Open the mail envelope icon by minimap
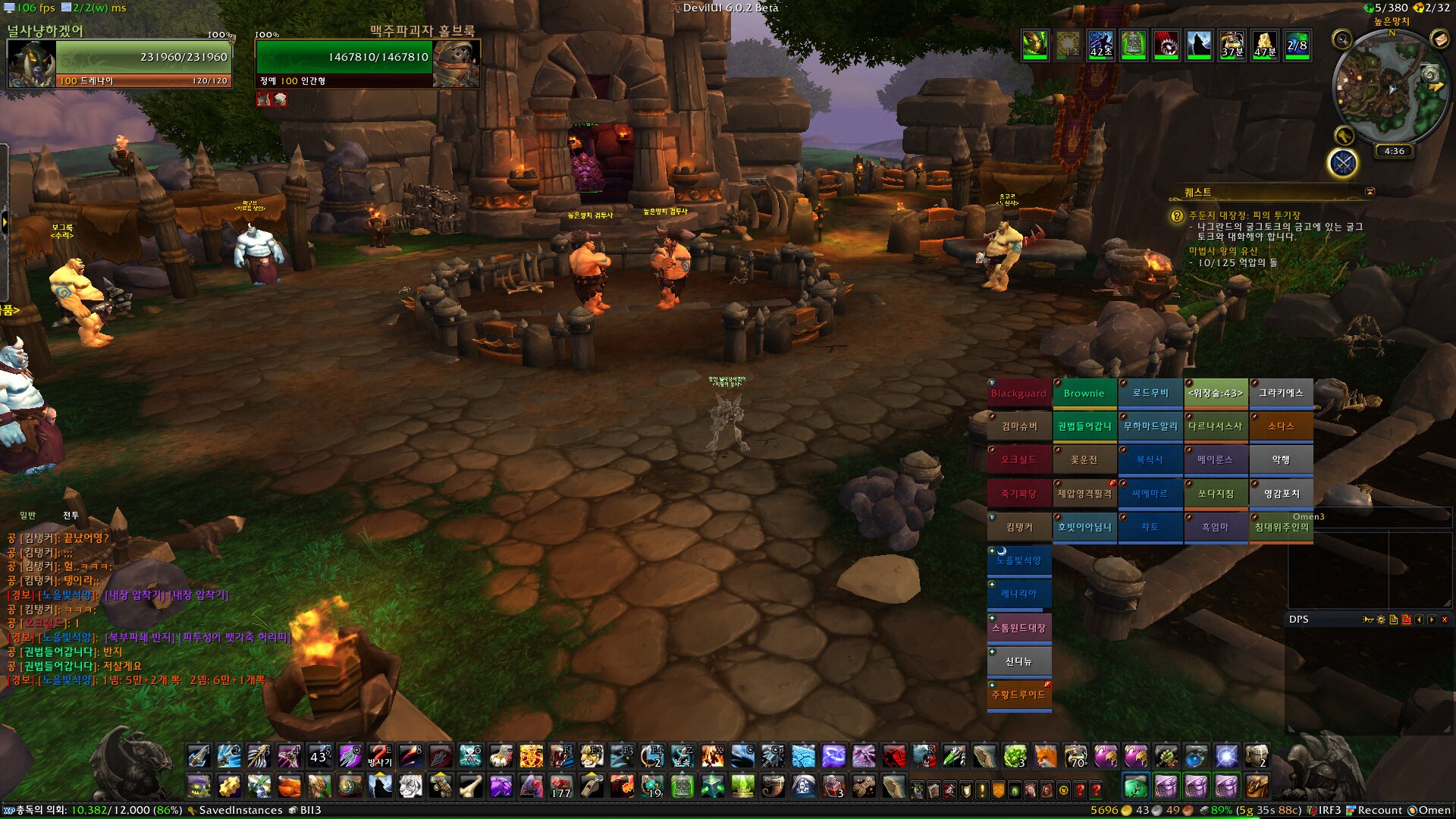The image size is (1456, 819). click(1439, 39)
